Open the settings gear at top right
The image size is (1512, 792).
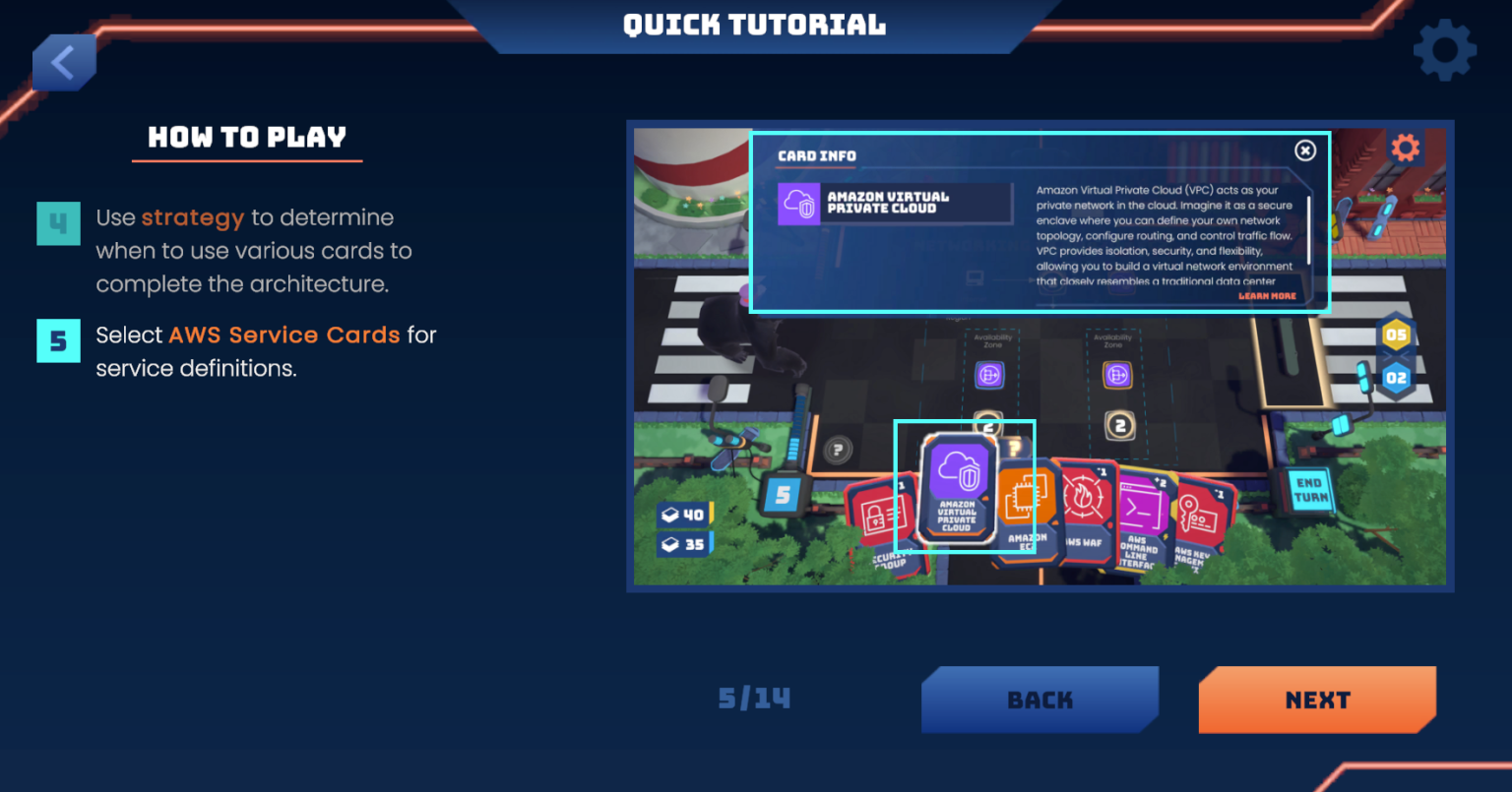pos(1444,47)
